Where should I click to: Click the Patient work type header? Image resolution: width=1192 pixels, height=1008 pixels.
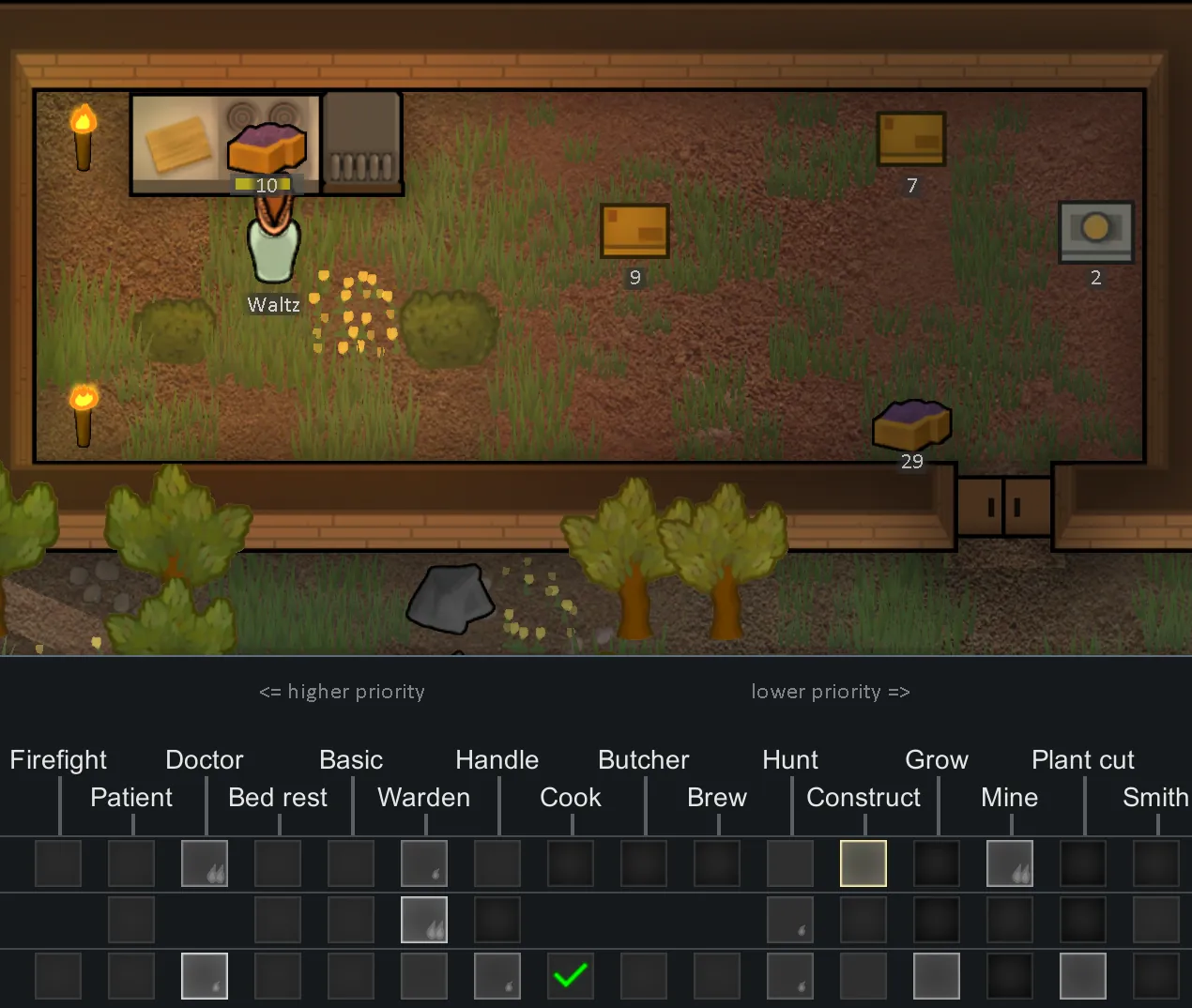(x=131, y=797)
